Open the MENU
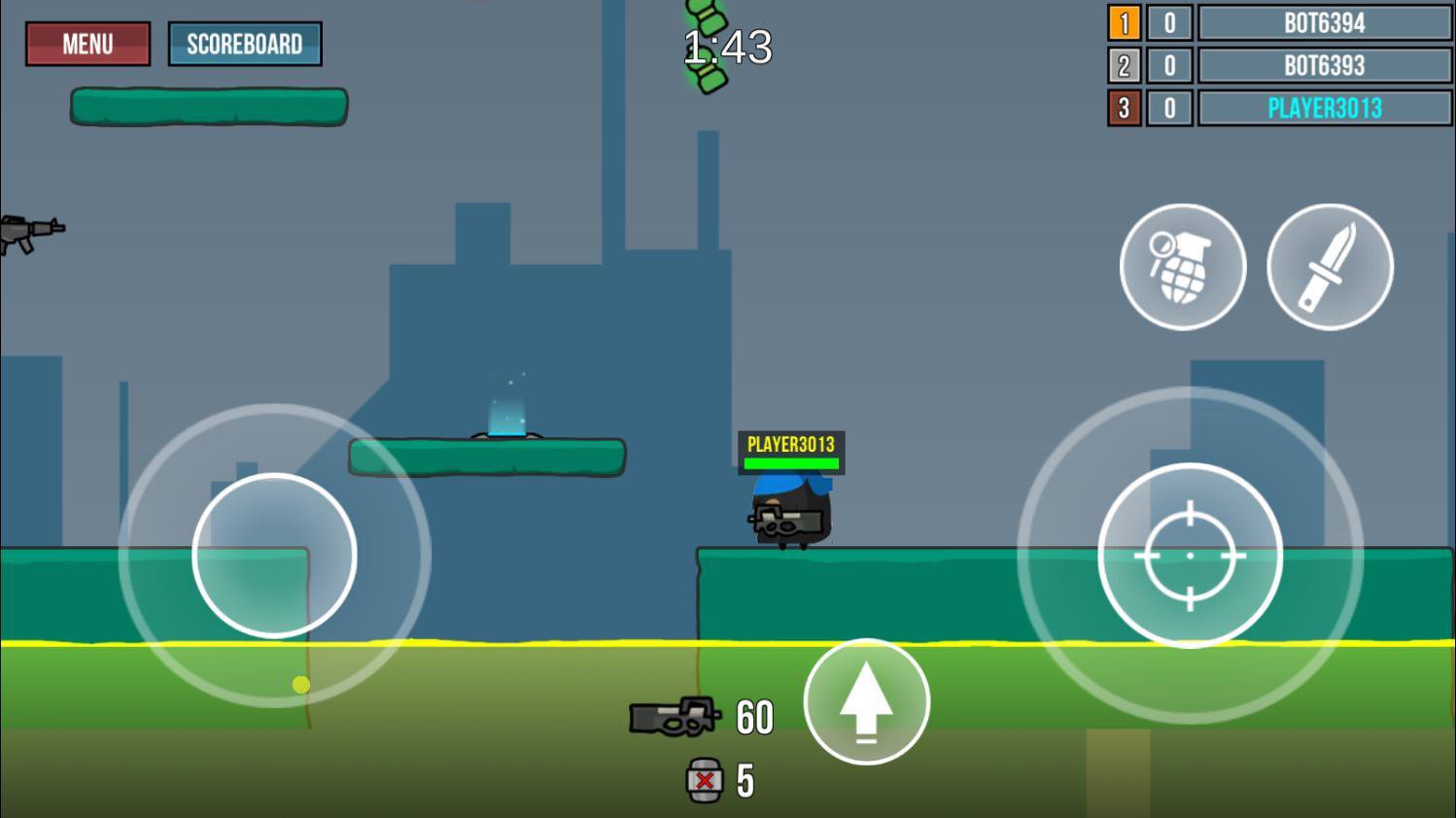This screenshot has height=818, width=1456. [87, 44]
